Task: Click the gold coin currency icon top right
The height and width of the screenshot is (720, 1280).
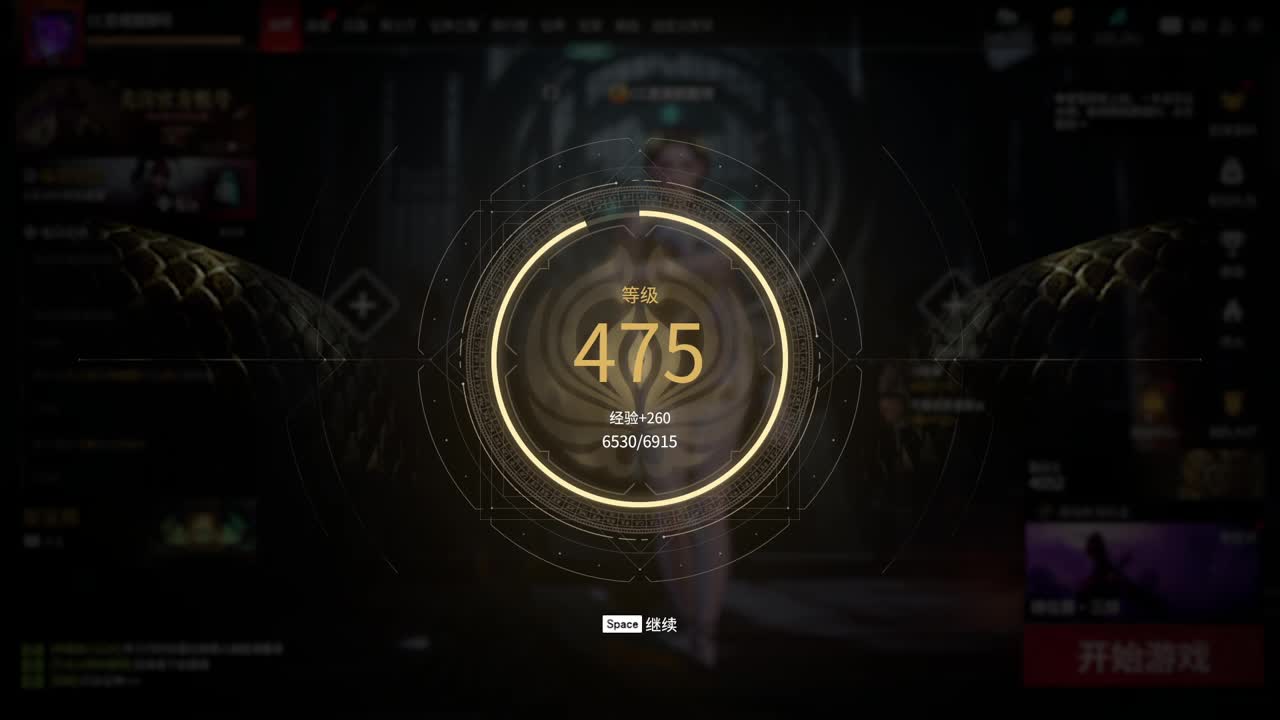Action: point(1063,18)
